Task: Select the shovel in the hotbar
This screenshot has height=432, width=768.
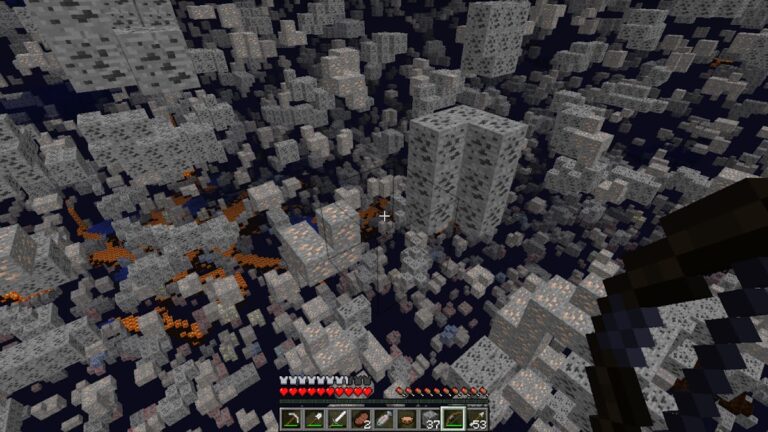Action: click(314, 418)
